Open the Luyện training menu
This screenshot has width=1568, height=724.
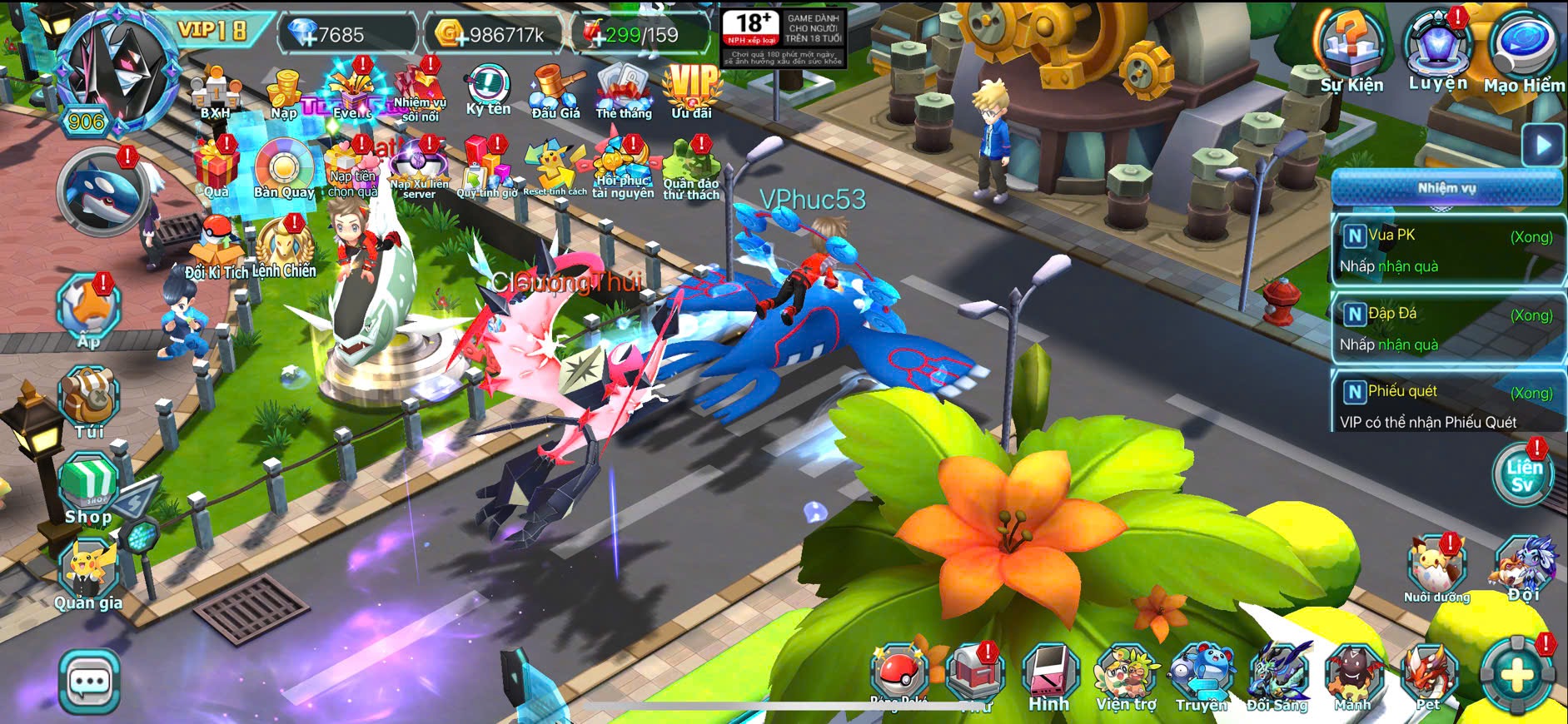(1437, 52)
